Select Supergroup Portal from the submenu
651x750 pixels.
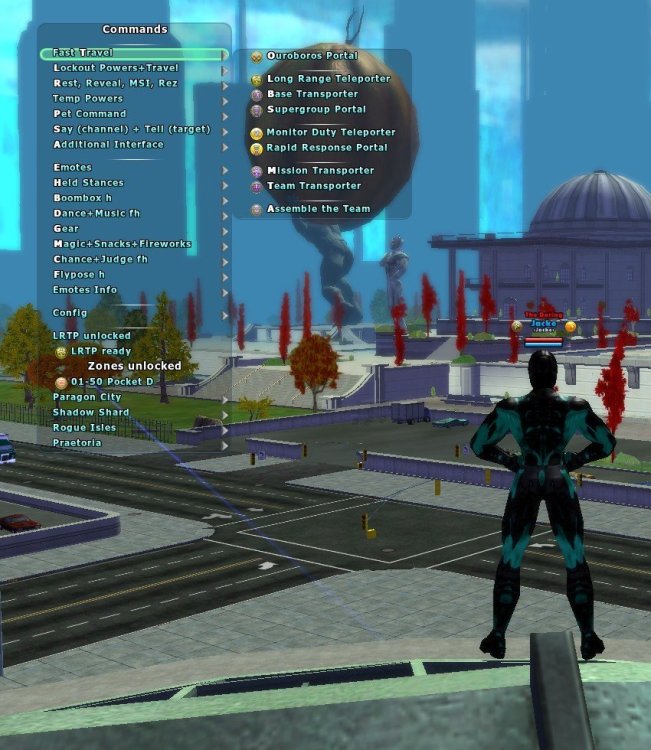click(x=316, y=109)
